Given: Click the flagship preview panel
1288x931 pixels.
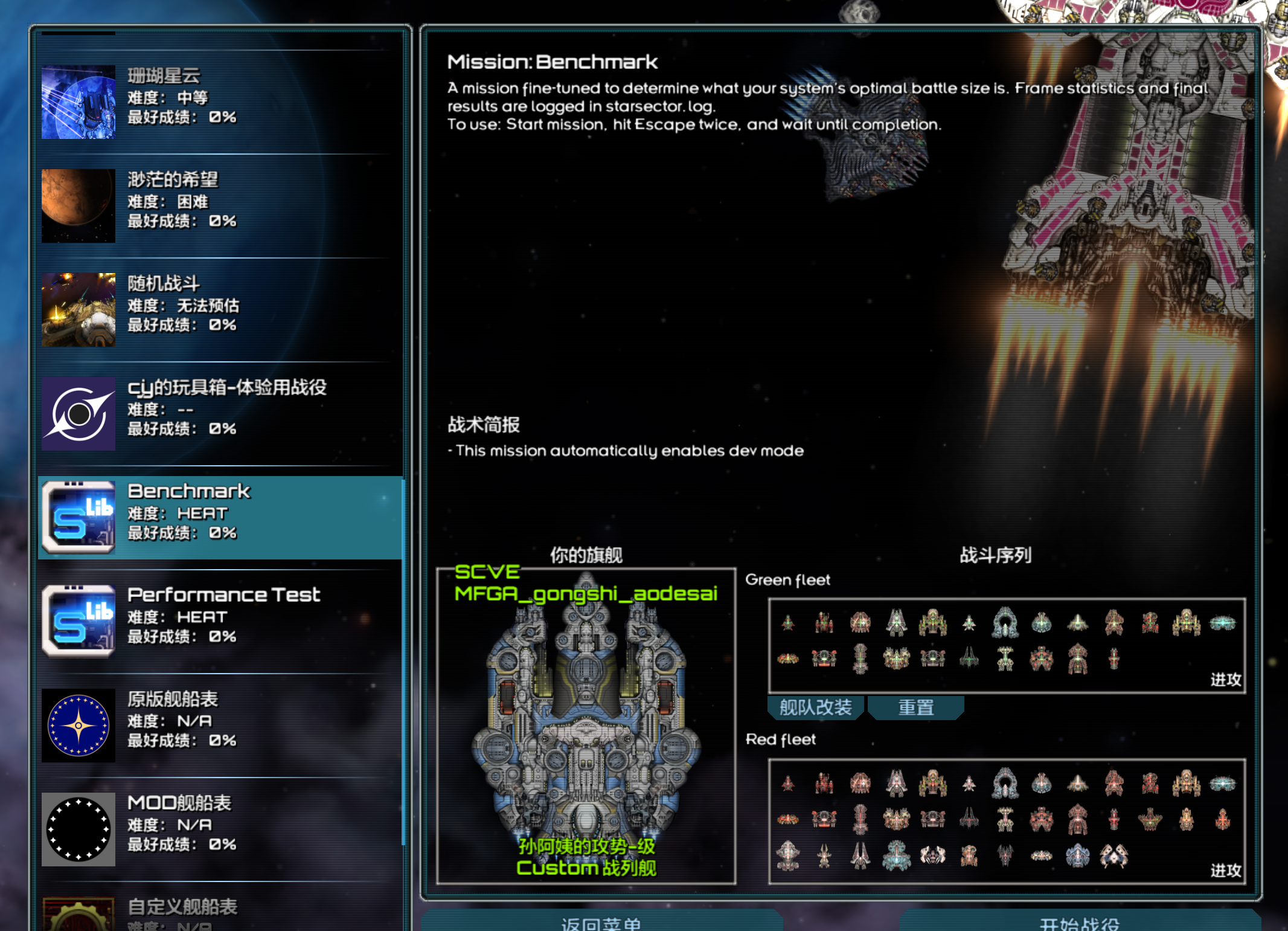Looking at the screenshot, I should coord(586,725).
